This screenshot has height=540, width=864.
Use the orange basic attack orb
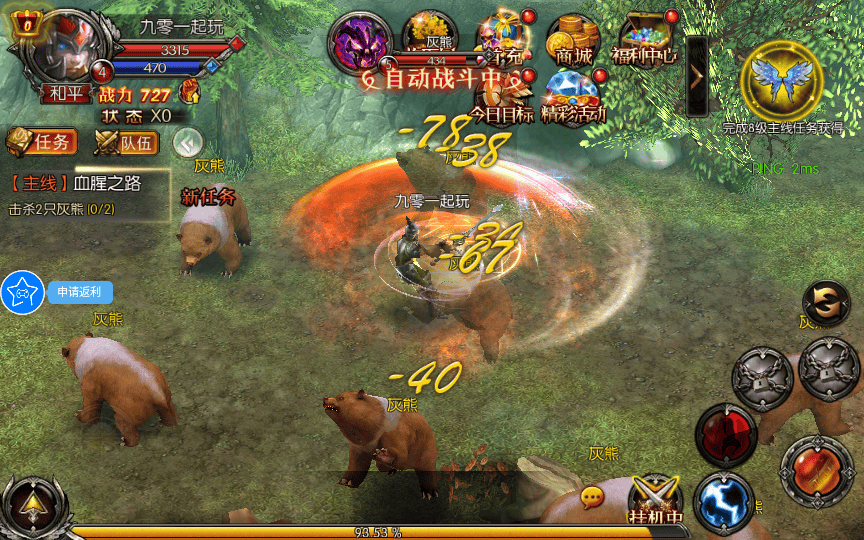click(x=816, y=468)
